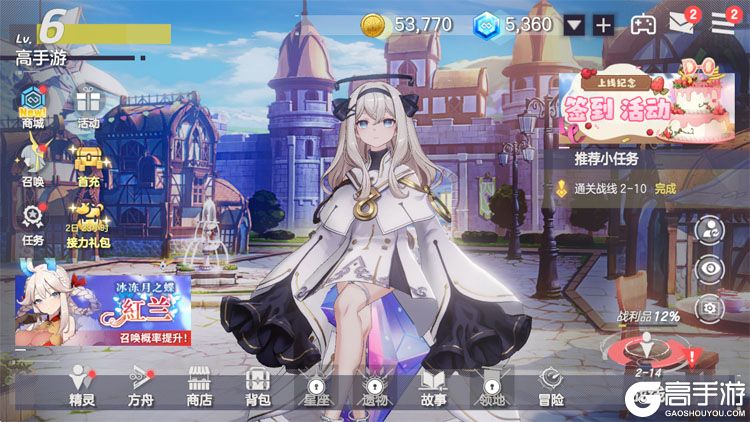Open the 接力礼包 gift pack
Image resolution: width=750 pixels, height=422 pixels.
click(88, 220)
